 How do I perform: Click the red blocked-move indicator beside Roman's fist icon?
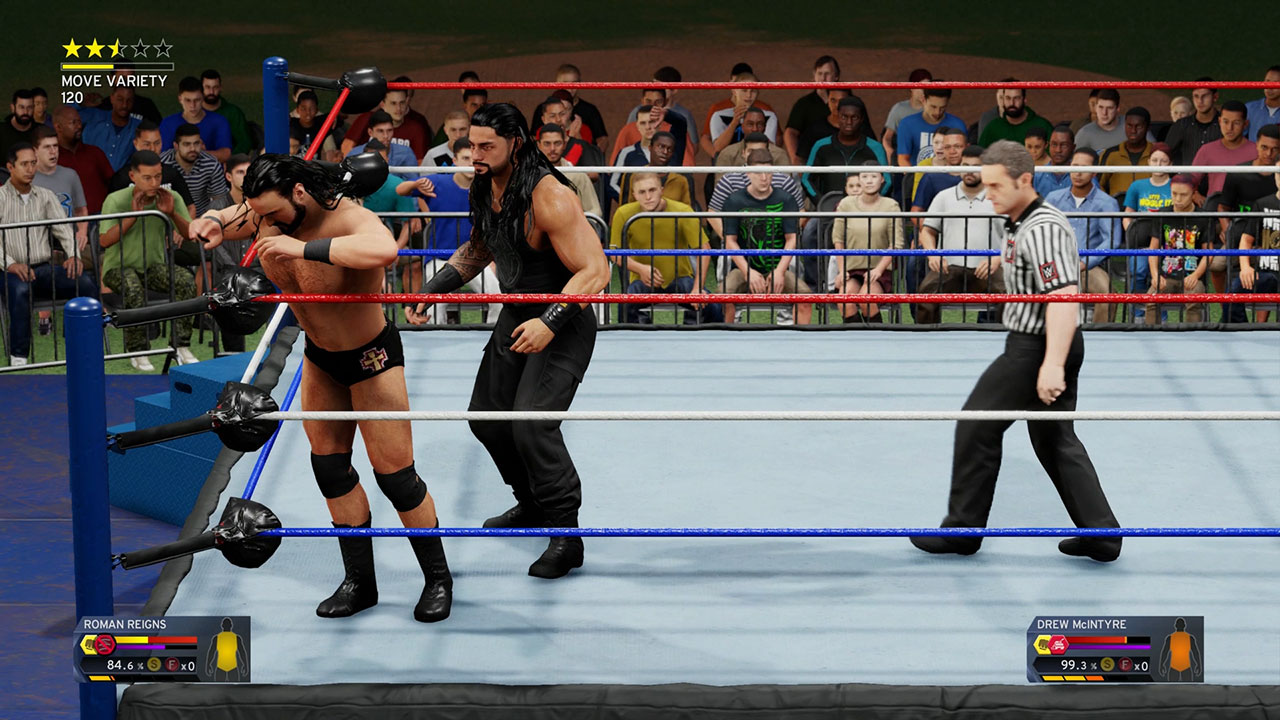click(105, 645)
